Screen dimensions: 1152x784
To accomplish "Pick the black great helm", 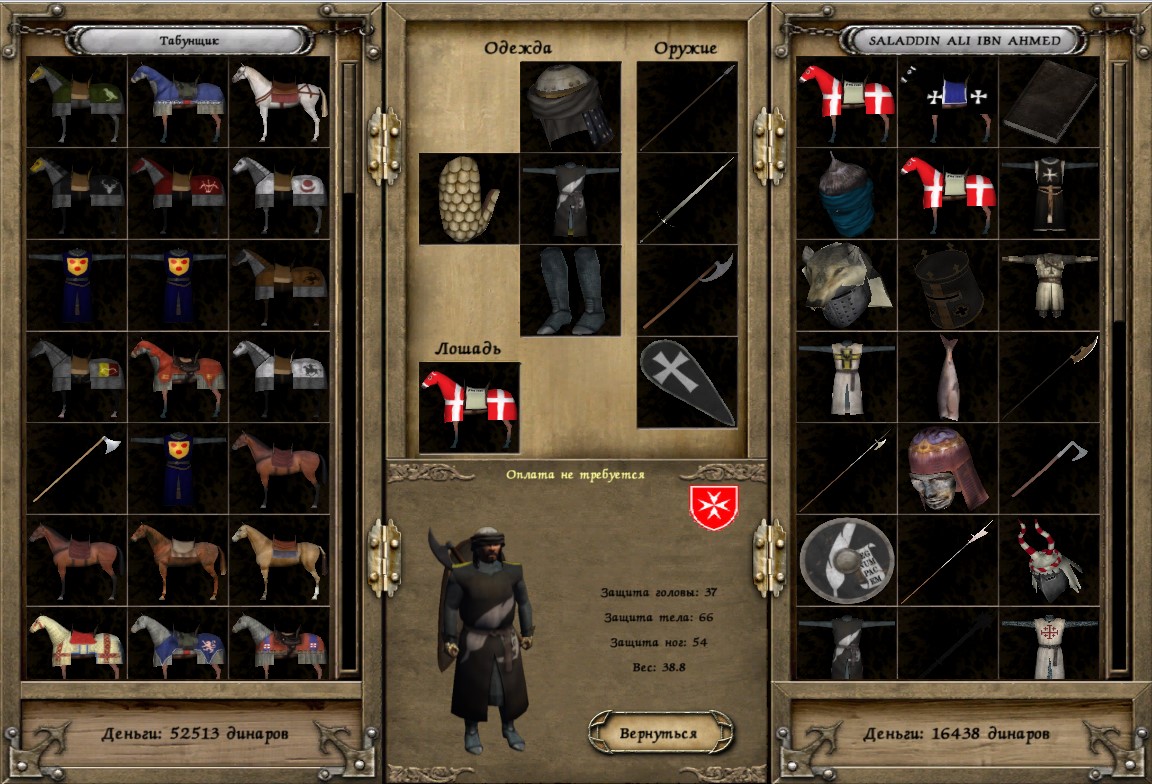I will tap(948, 286).
